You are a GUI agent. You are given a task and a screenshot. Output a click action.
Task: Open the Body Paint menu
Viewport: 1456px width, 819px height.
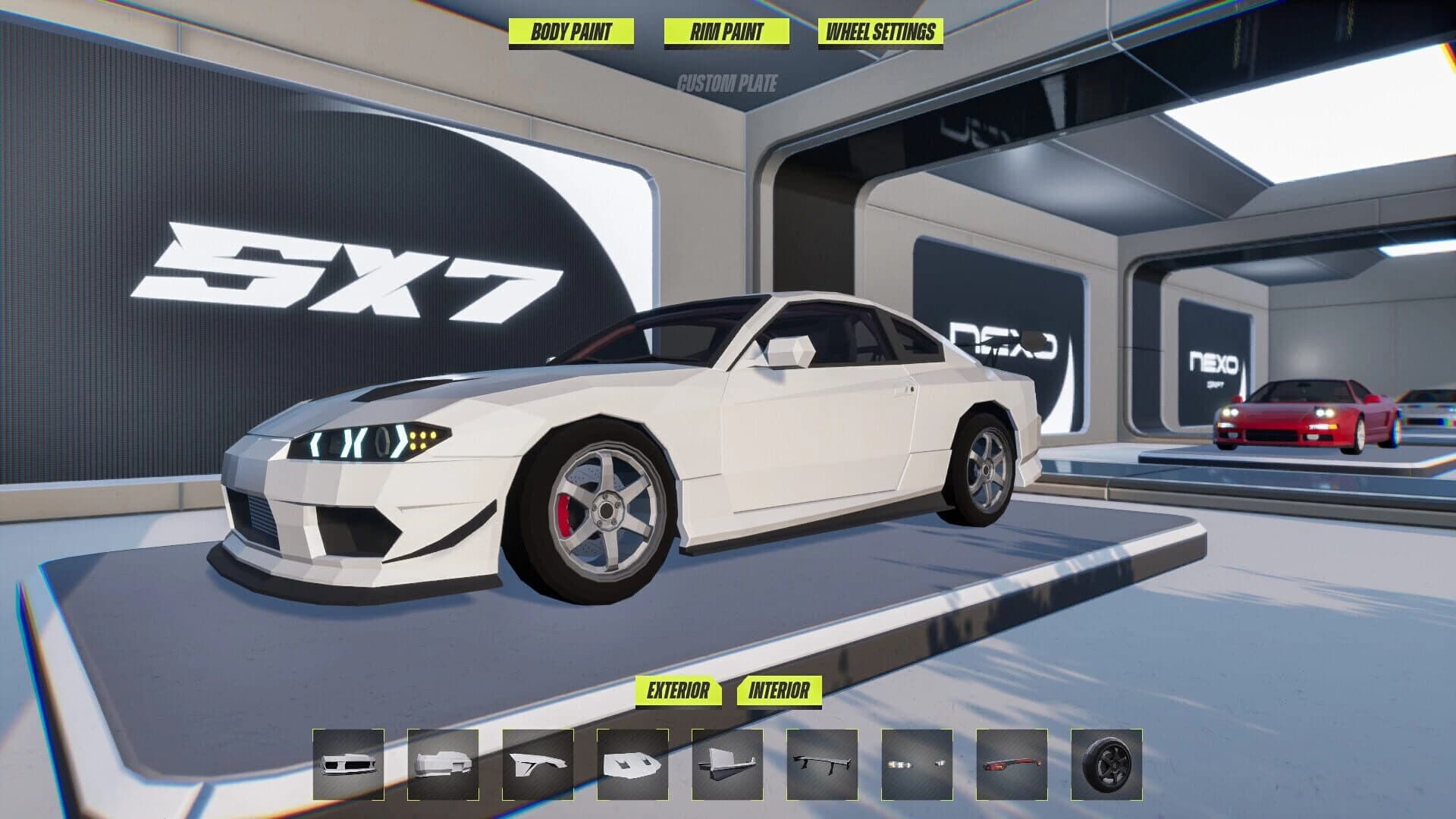pyautogui.click(x=571, y=33)
